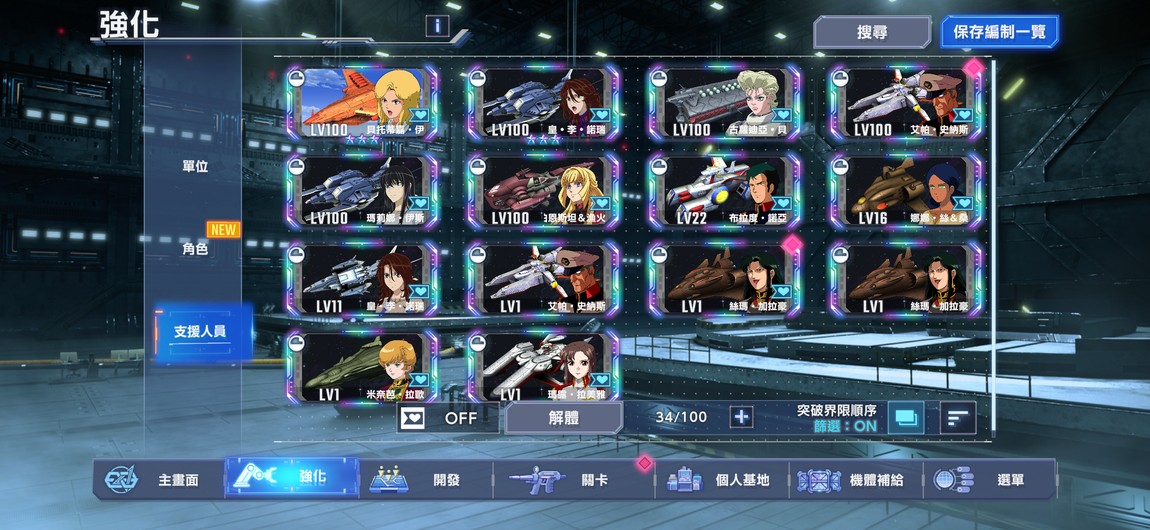Select the LV1 green ship 米奈 card
The image size is (1150, 530).
pos(362,367)
